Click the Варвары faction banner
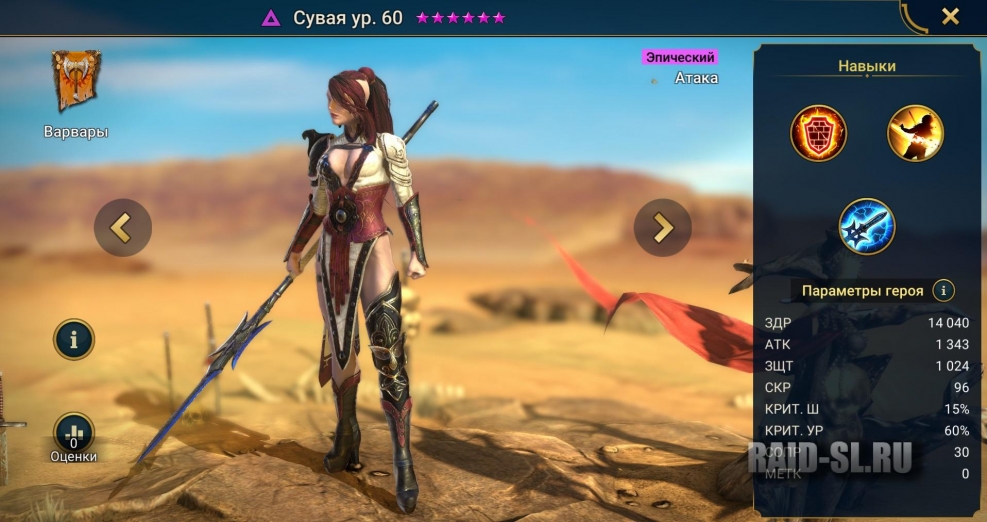Viewport: 987px width, 522px height. 75,82
